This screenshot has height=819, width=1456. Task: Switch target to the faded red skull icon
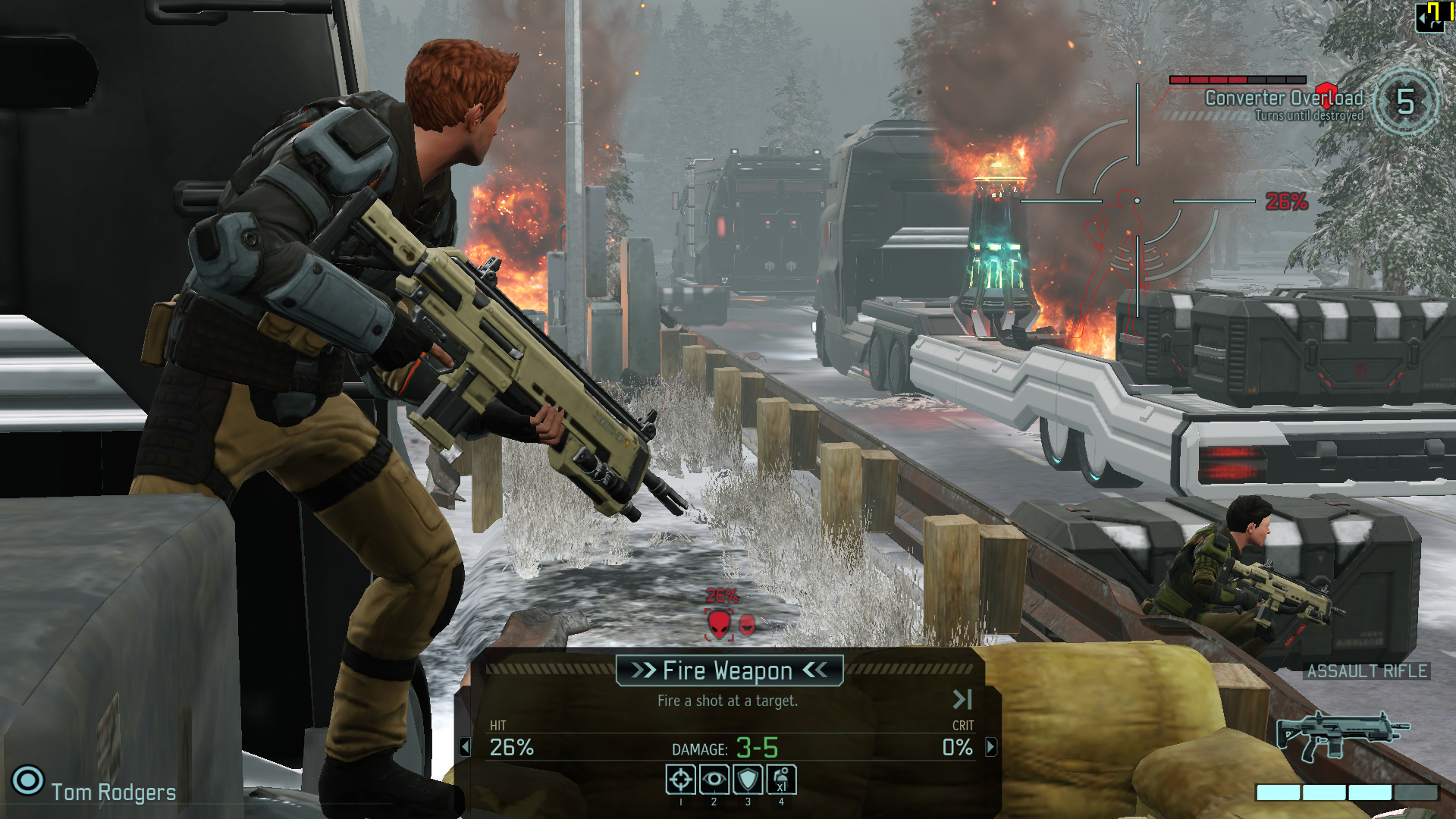[x=747, y=625]
